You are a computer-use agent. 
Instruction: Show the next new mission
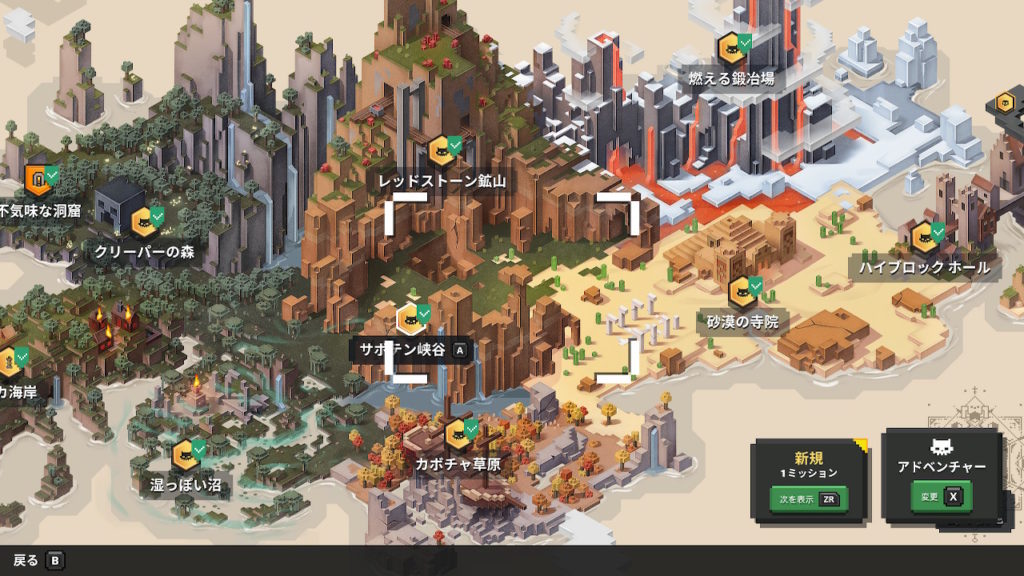point(806,499)
